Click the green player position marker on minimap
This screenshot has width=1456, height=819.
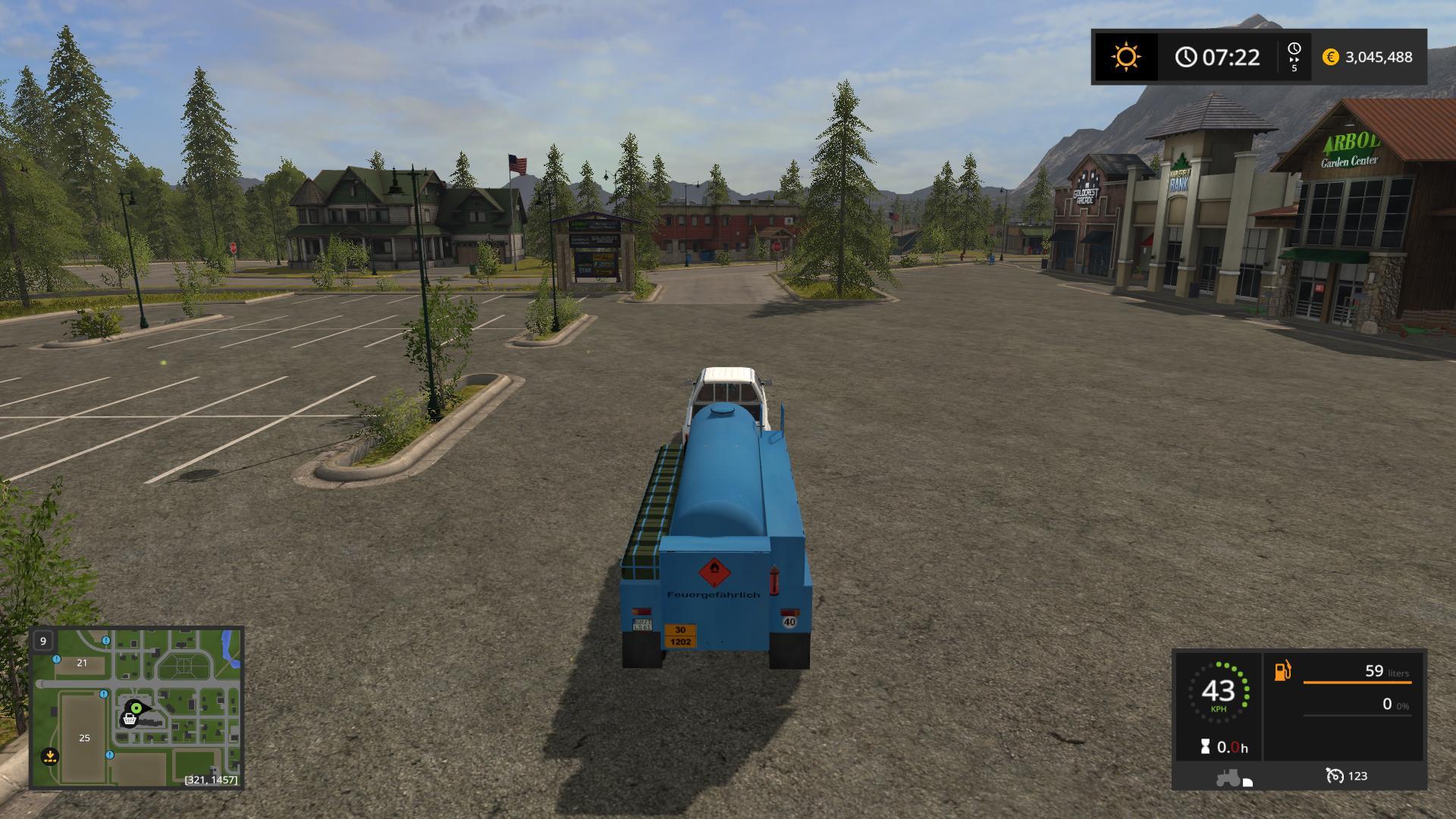click(136, 708)
